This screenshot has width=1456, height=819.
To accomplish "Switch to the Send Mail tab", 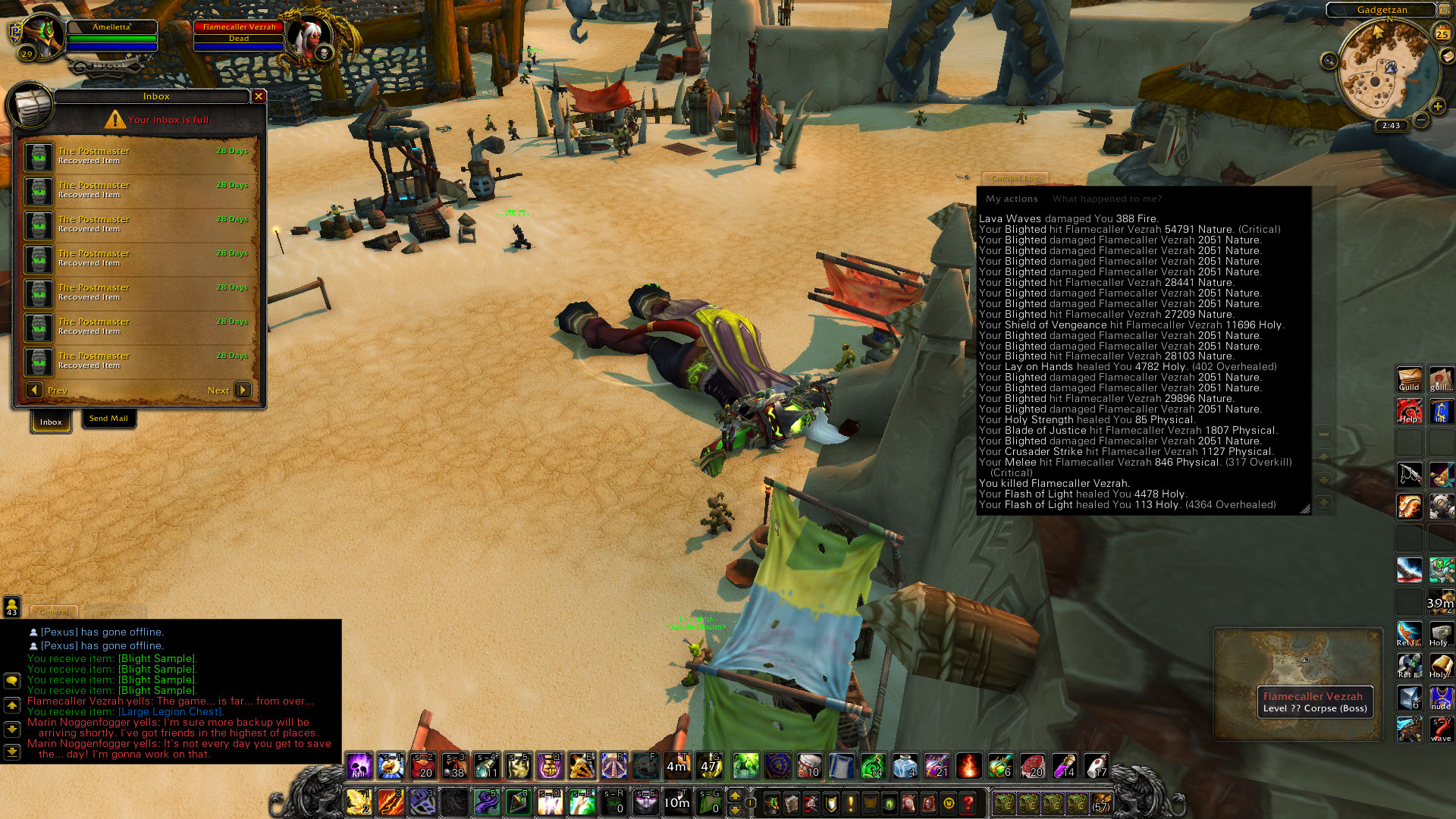I will [x=108, y=419].
